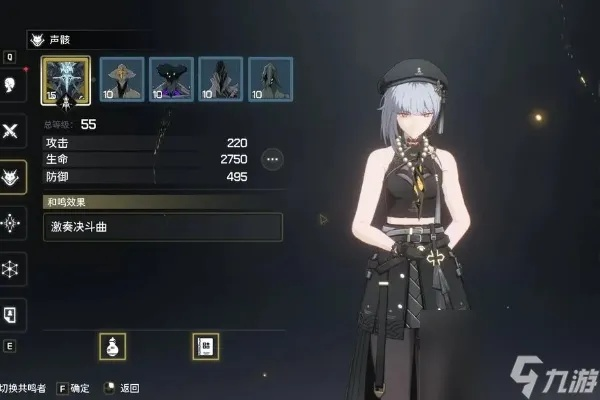Screen dimensions: 600x400
Task: Select the second echo with cross-shaped mask
Action: (121, 80)
